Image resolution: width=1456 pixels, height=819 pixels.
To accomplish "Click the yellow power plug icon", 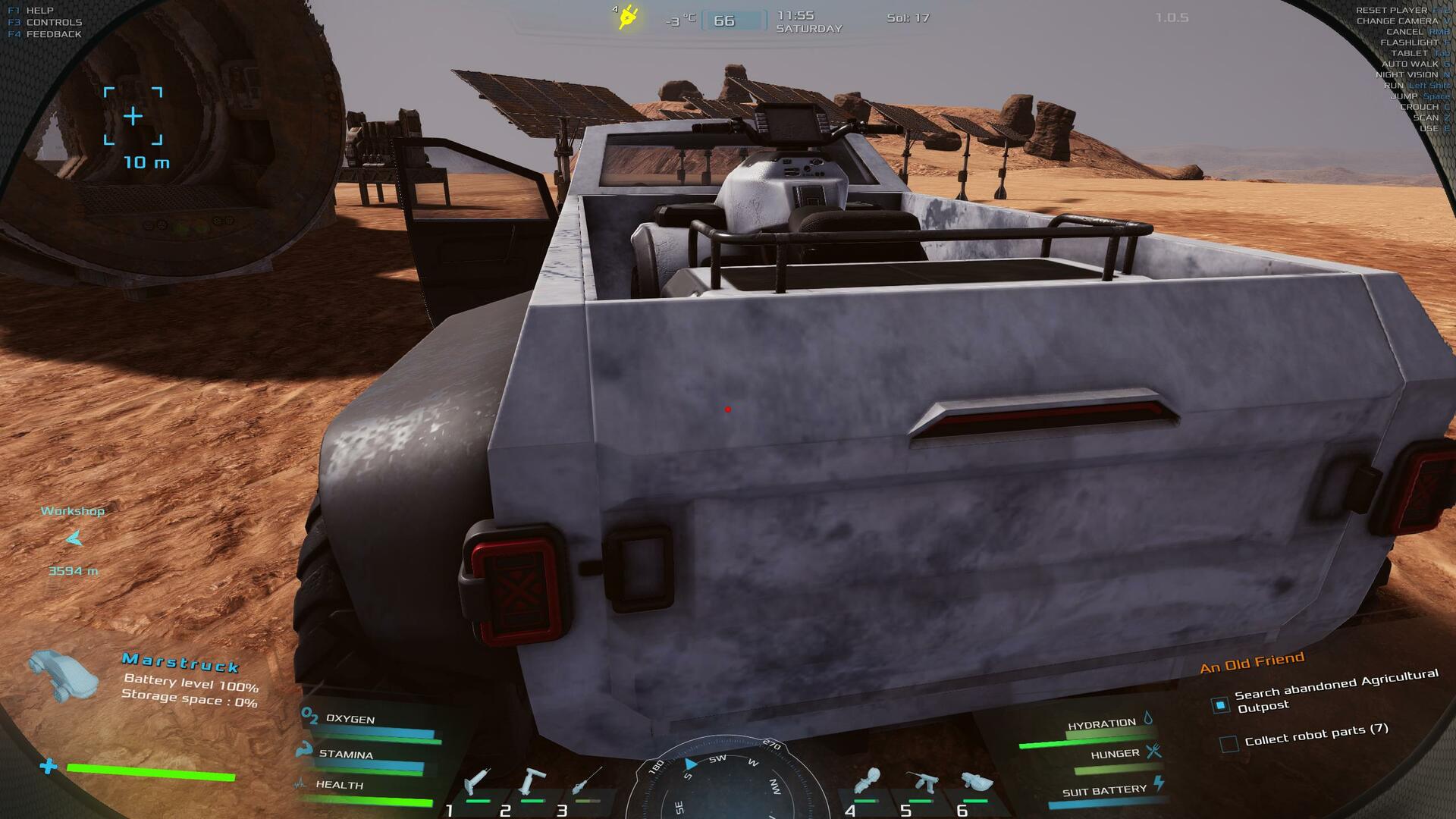I will [x=628, y=17].
